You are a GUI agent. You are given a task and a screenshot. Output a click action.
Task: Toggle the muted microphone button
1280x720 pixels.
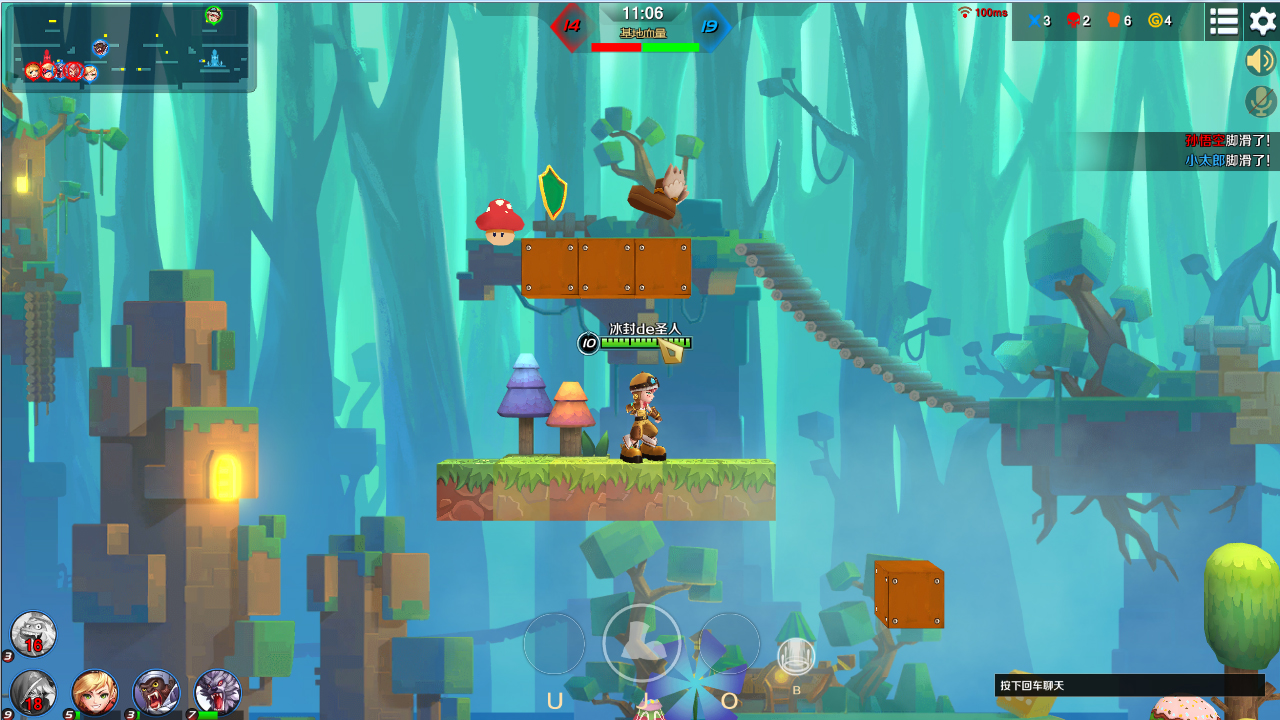pyautogui.click(x=1260, y=101)
